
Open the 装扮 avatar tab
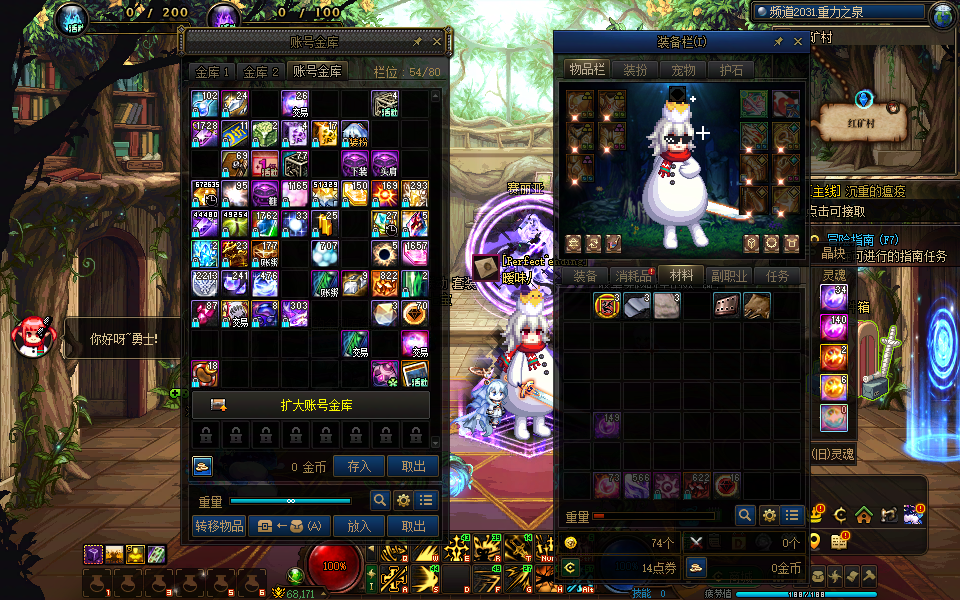click(635, 70)
